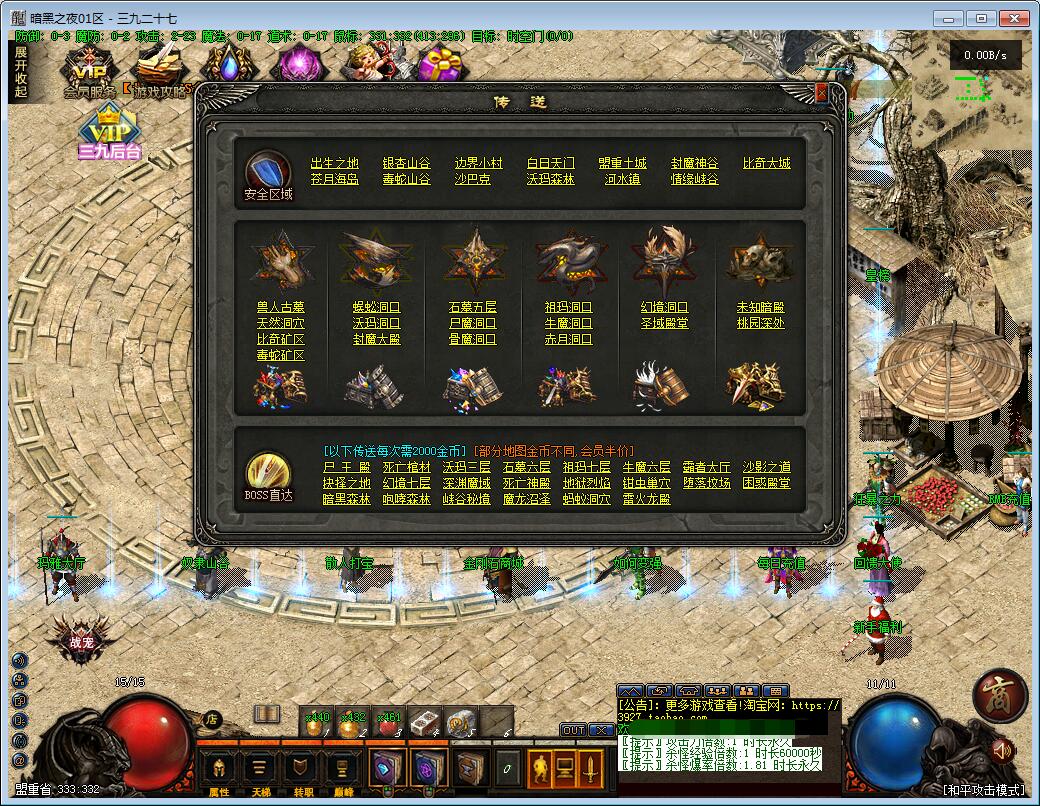Pick the 圣域殿堂 destination
This screenshot has width=1040, height=806.
click(x=664, y=323)
